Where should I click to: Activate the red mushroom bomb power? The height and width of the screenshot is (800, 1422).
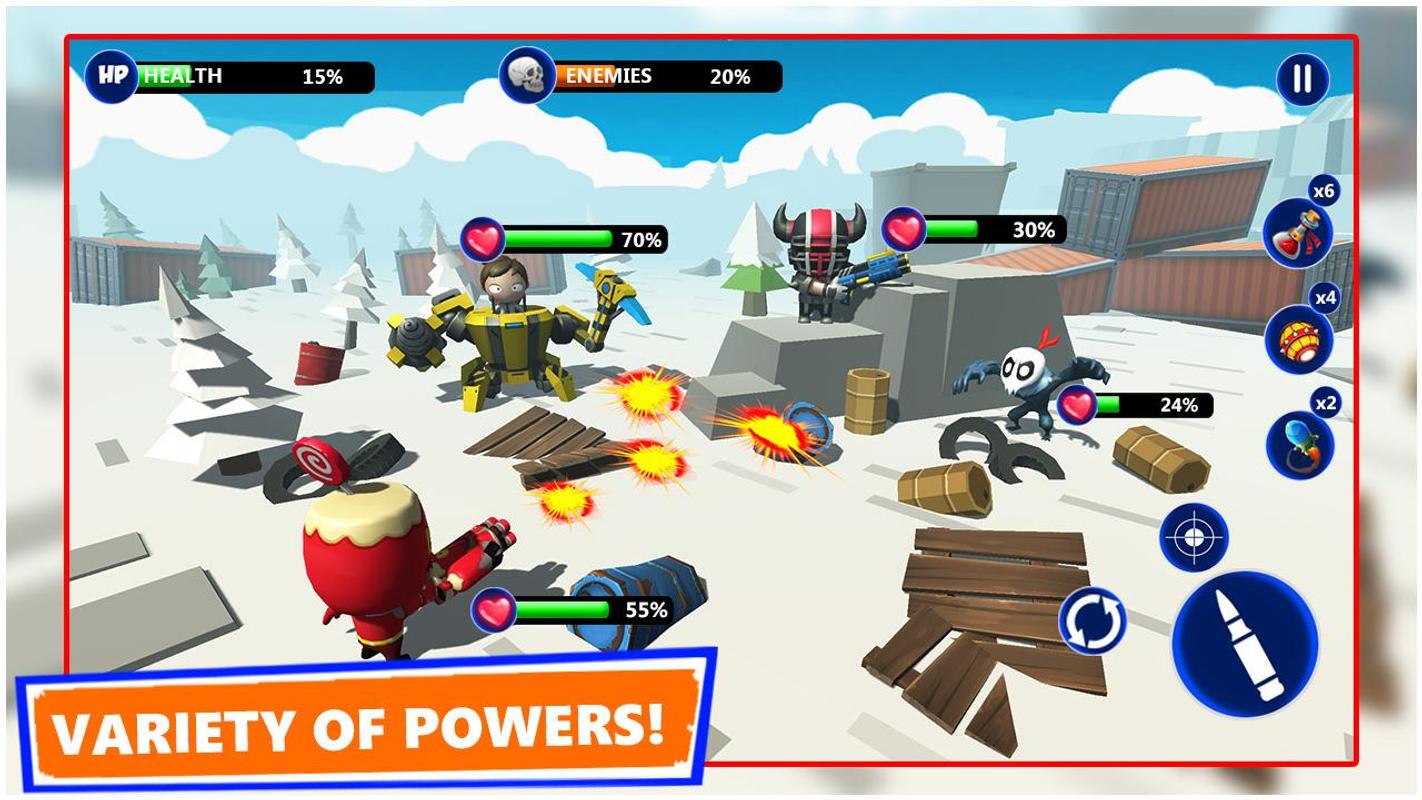coord(1298,340)
